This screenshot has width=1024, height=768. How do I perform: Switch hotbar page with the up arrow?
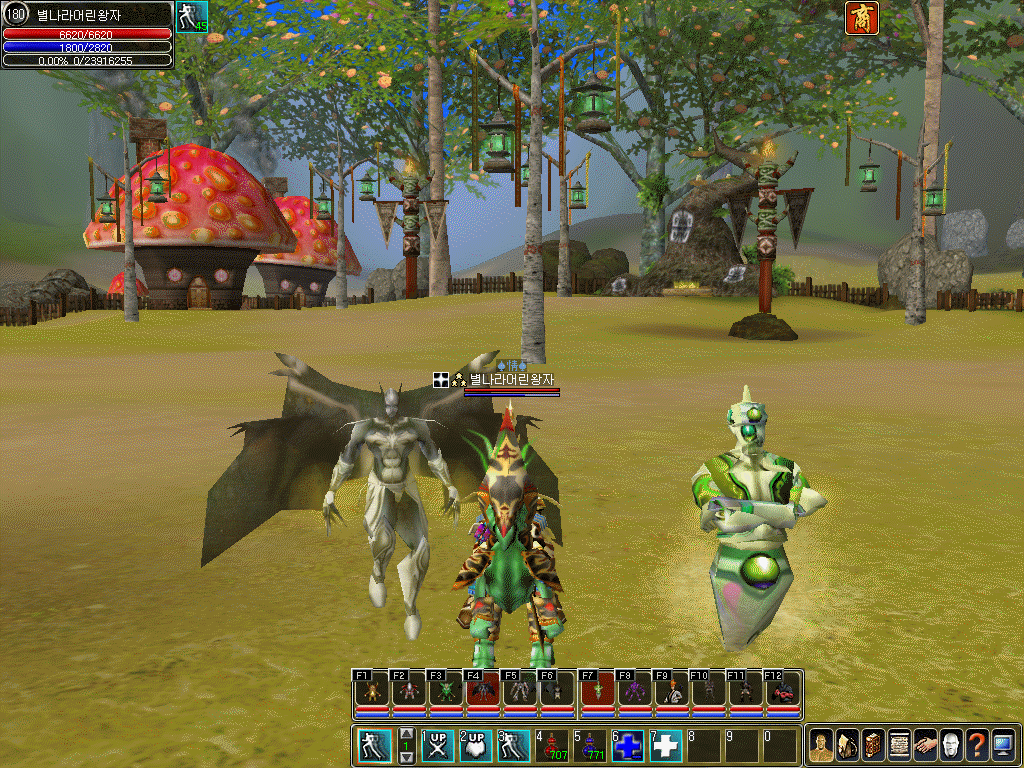pyautogui.click(x=406, y=734)
